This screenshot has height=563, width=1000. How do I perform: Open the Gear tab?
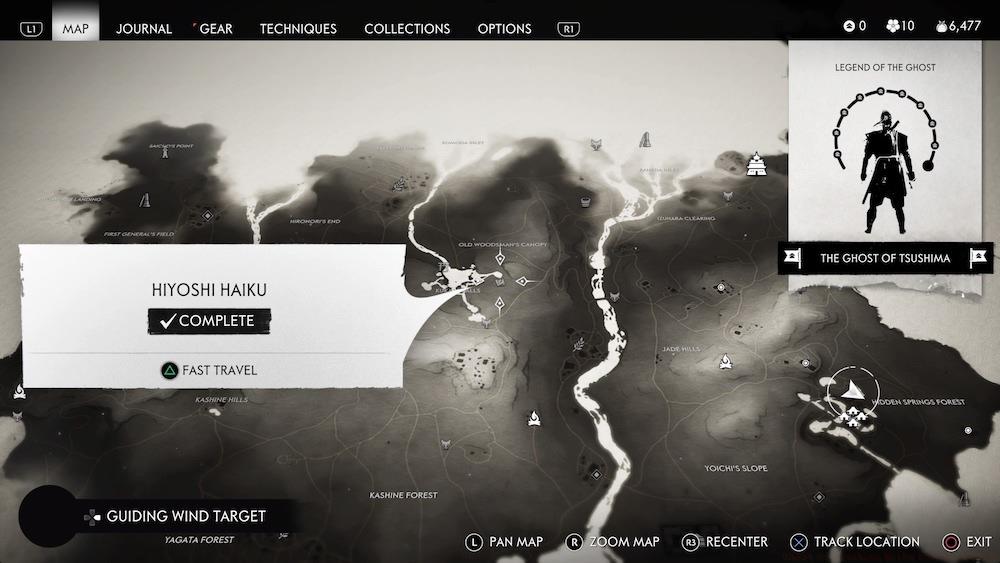pos(216,28)
